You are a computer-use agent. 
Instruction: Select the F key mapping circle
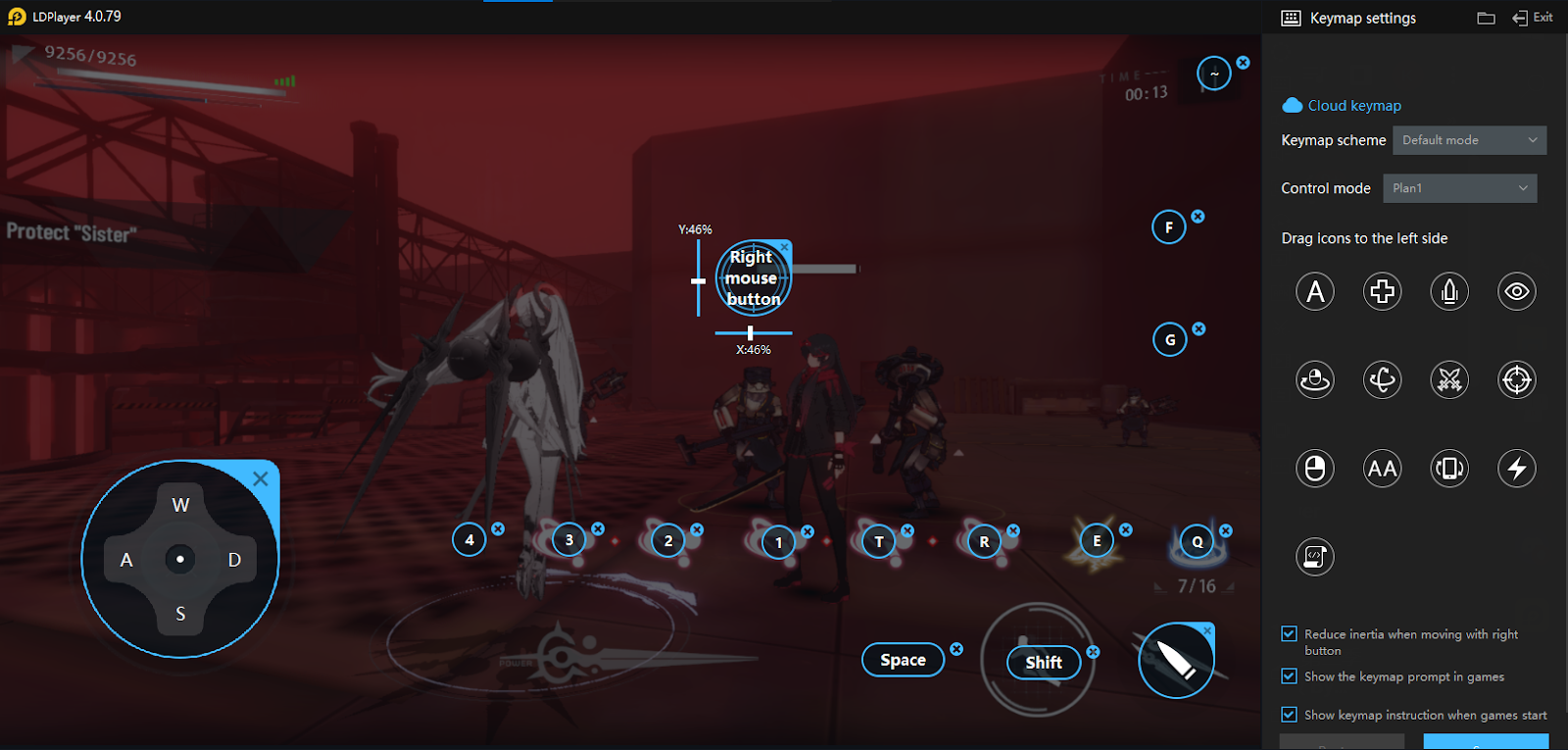1169,227
